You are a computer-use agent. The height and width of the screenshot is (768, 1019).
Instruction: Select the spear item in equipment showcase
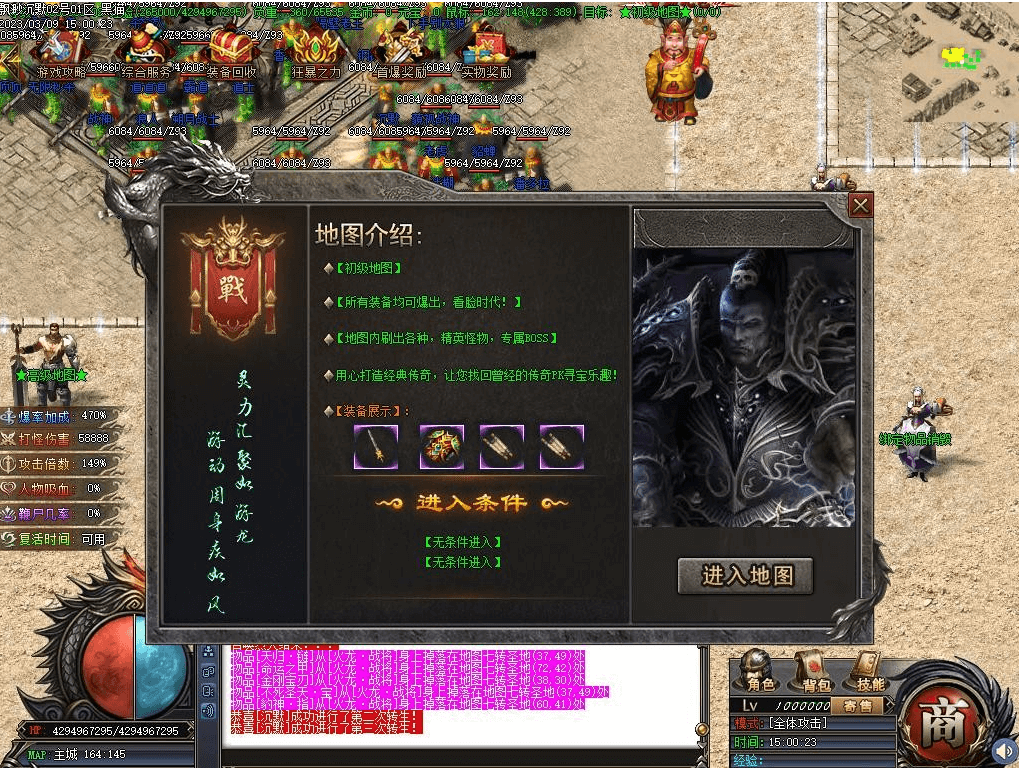point(376,447)
